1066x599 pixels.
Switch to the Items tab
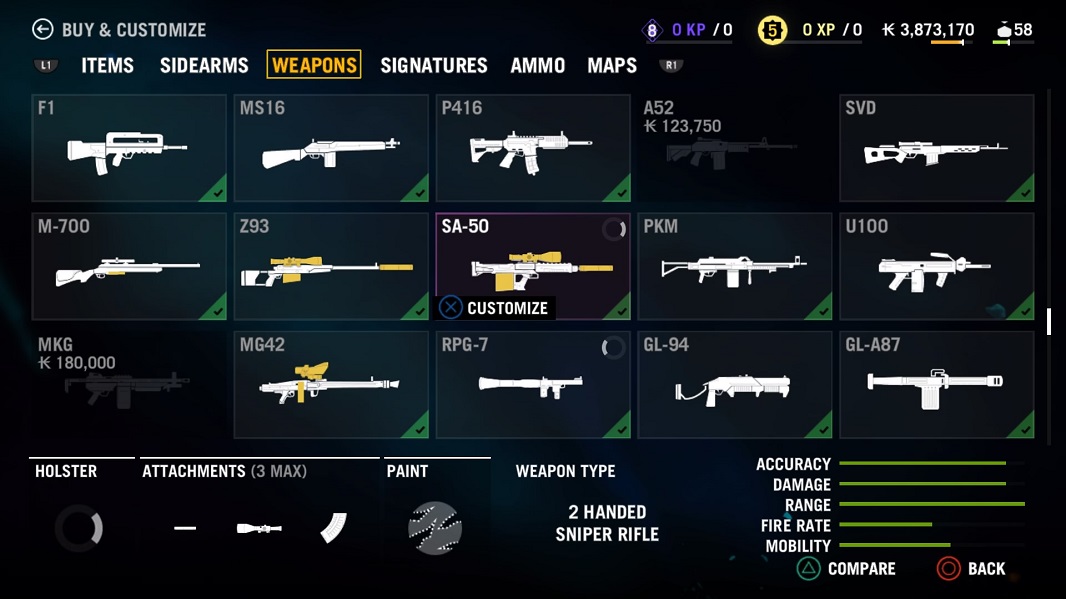107,65
